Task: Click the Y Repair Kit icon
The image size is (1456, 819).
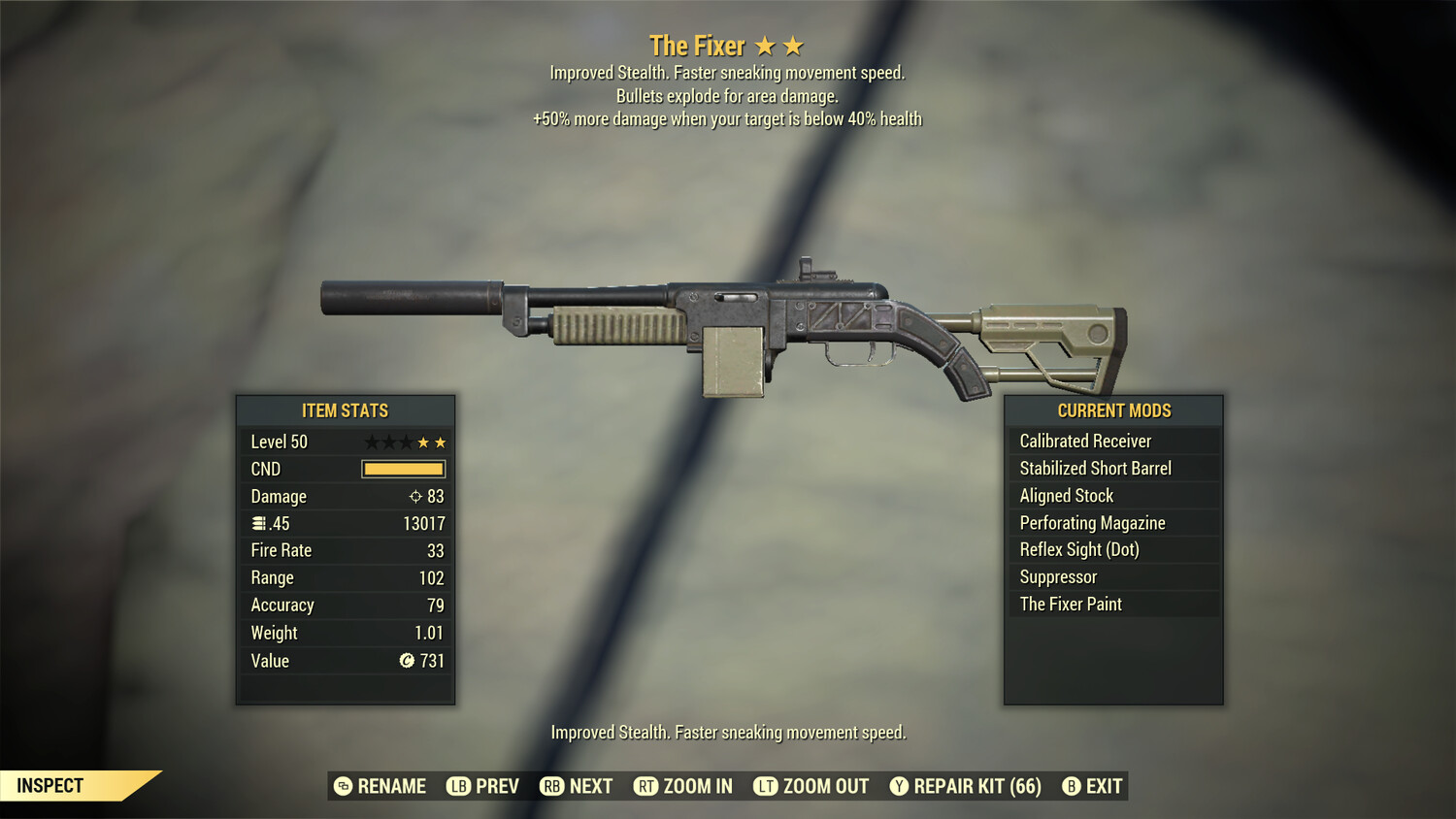Action: [899, 786]
